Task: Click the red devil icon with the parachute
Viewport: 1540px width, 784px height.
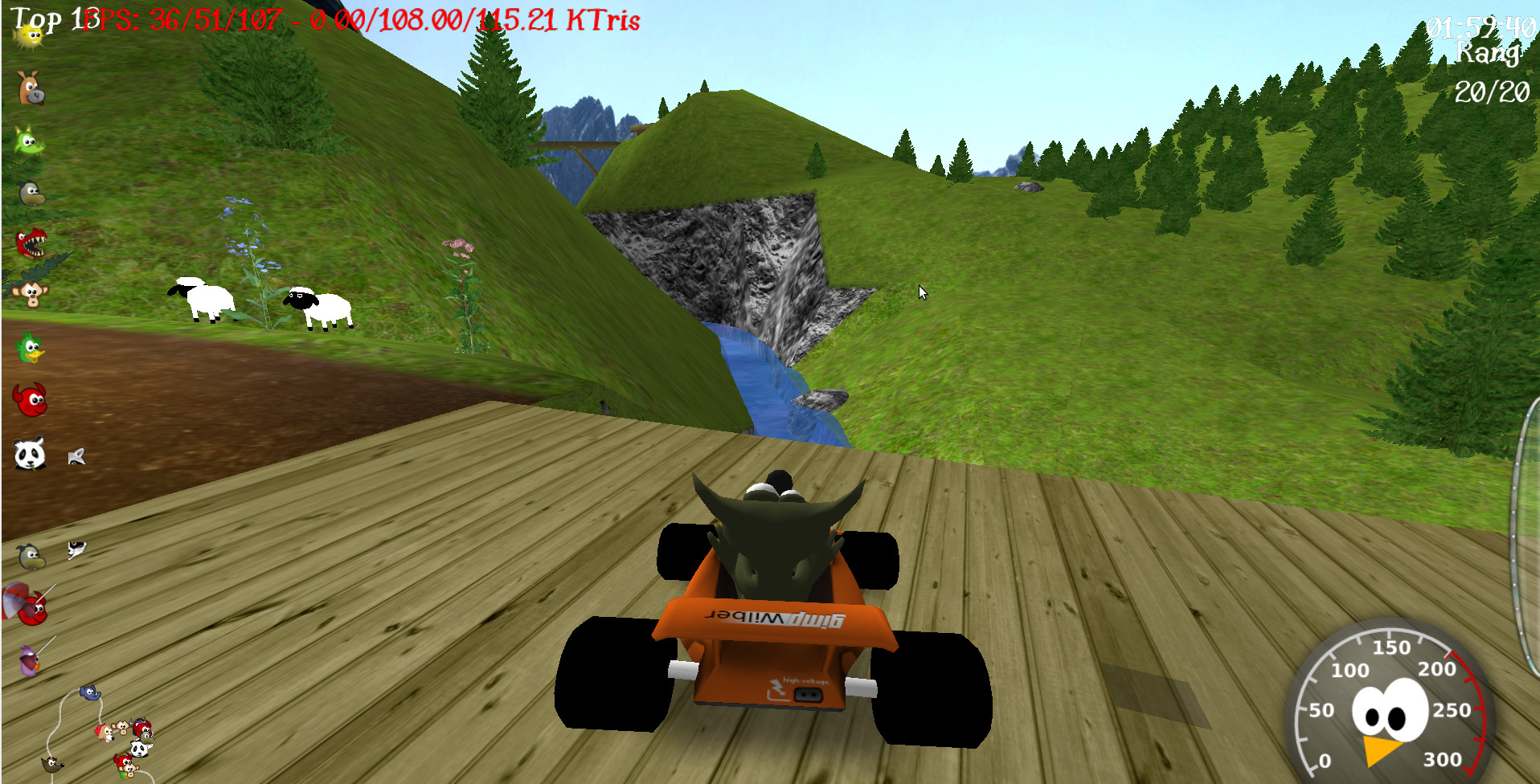Action: pyautogui.click(x=31, y=606)
